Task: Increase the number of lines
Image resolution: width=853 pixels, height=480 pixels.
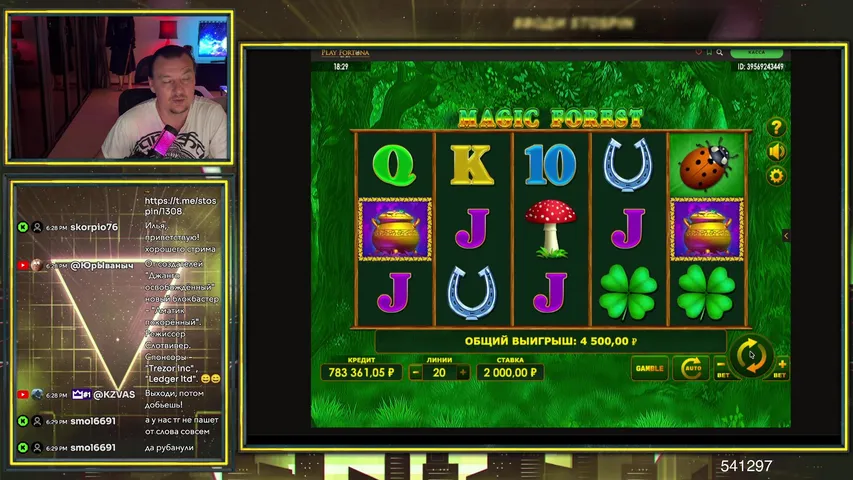Action: [463, 372]
